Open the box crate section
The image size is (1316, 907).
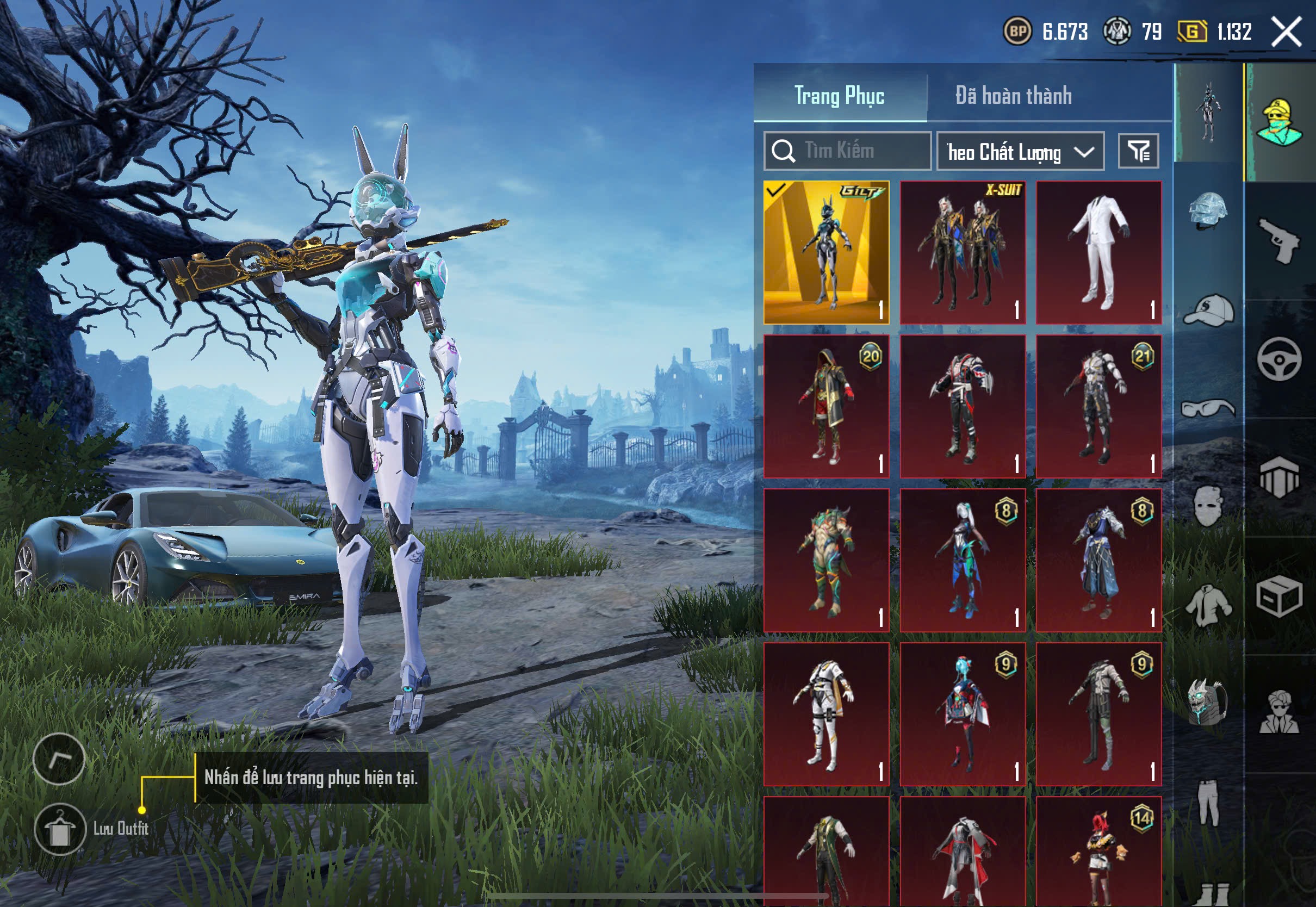coord(1279,596)
